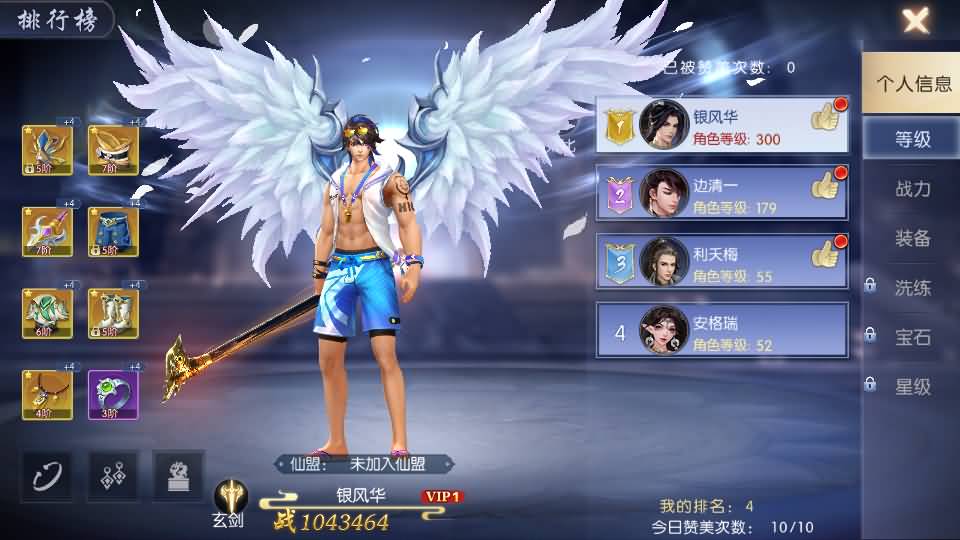
Task: Switch to the 战力 power ranking tab
Action: pos(912,189)
